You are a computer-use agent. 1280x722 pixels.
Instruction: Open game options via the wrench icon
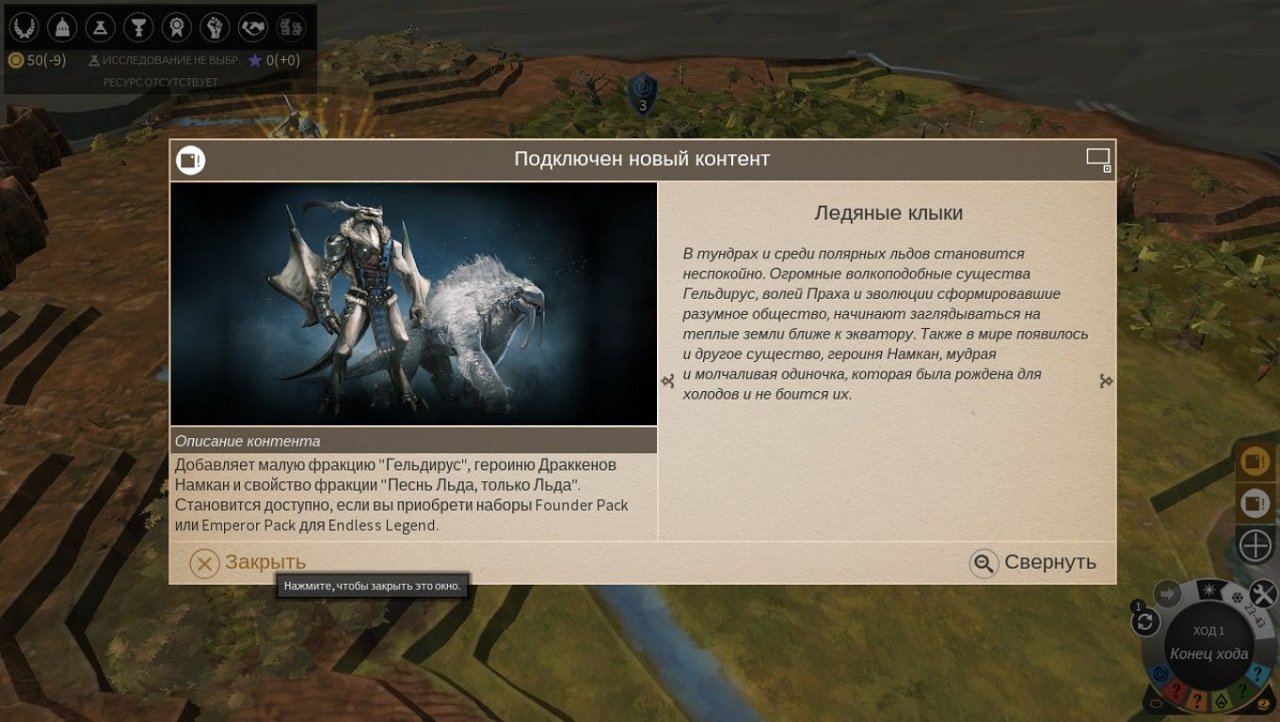[1261, 591]
